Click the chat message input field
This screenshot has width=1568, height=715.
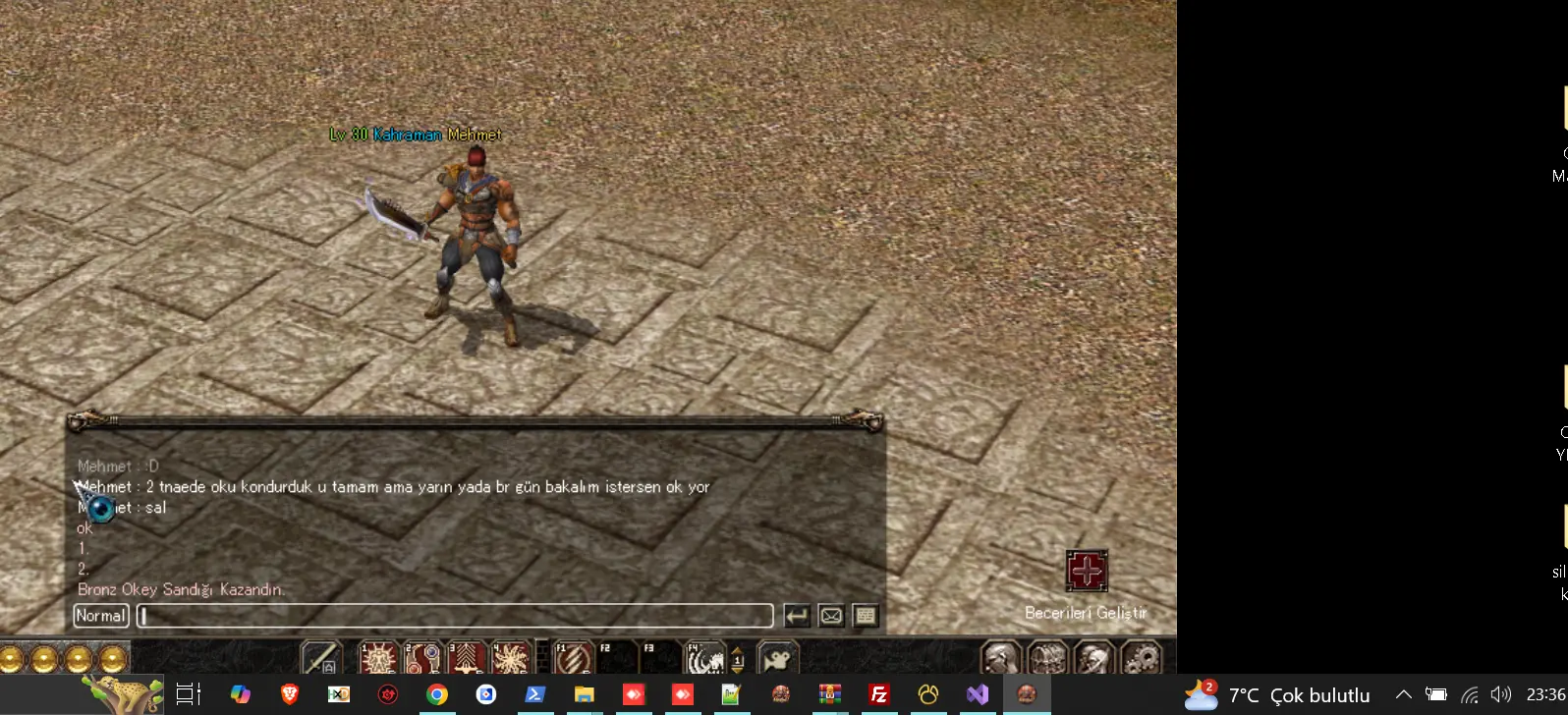454,616
